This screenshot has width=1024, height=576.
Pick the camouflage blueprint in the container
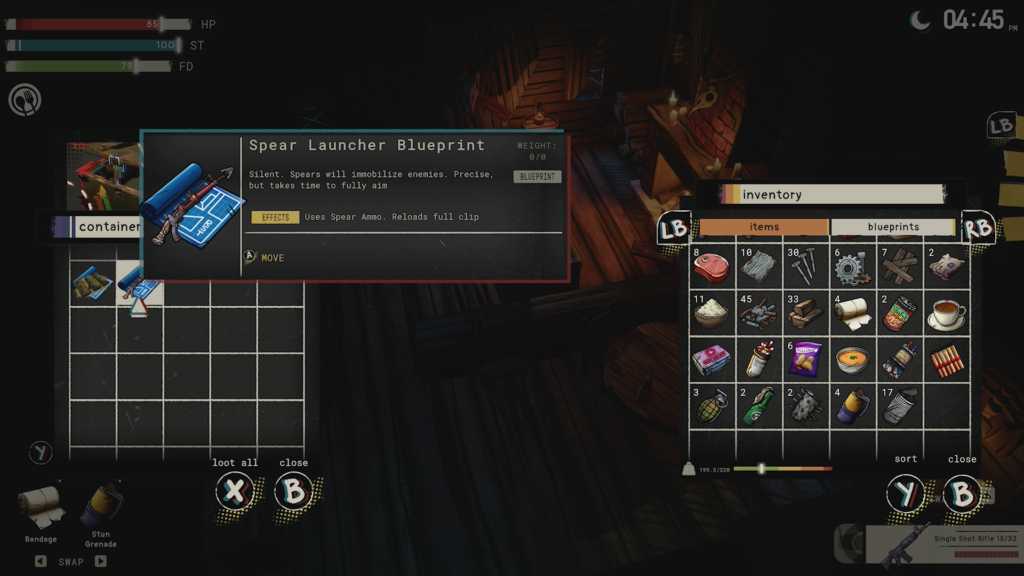coord(92,283)
